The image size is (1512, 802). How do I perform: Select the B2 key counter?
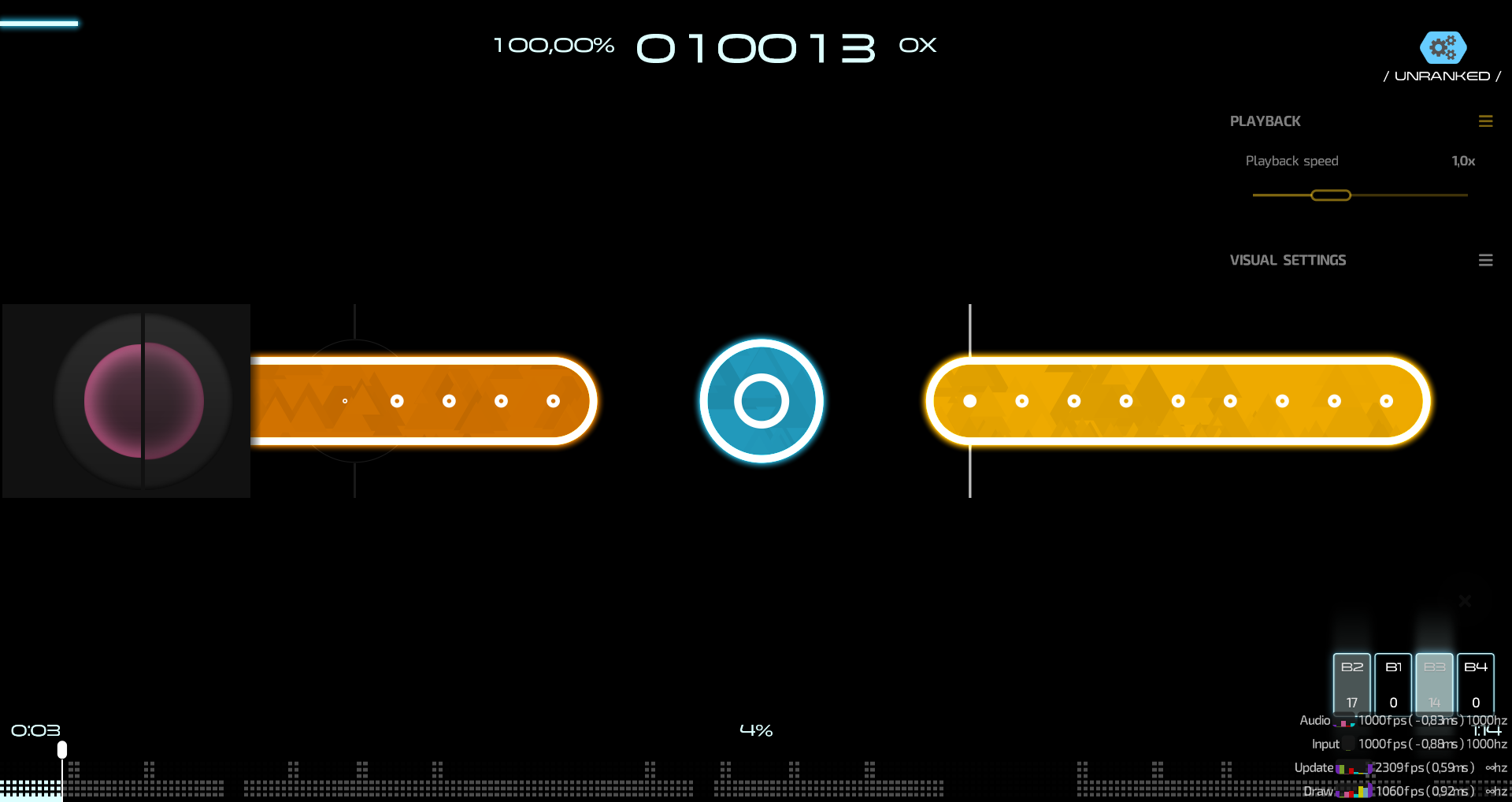[x=1351, y=685]
